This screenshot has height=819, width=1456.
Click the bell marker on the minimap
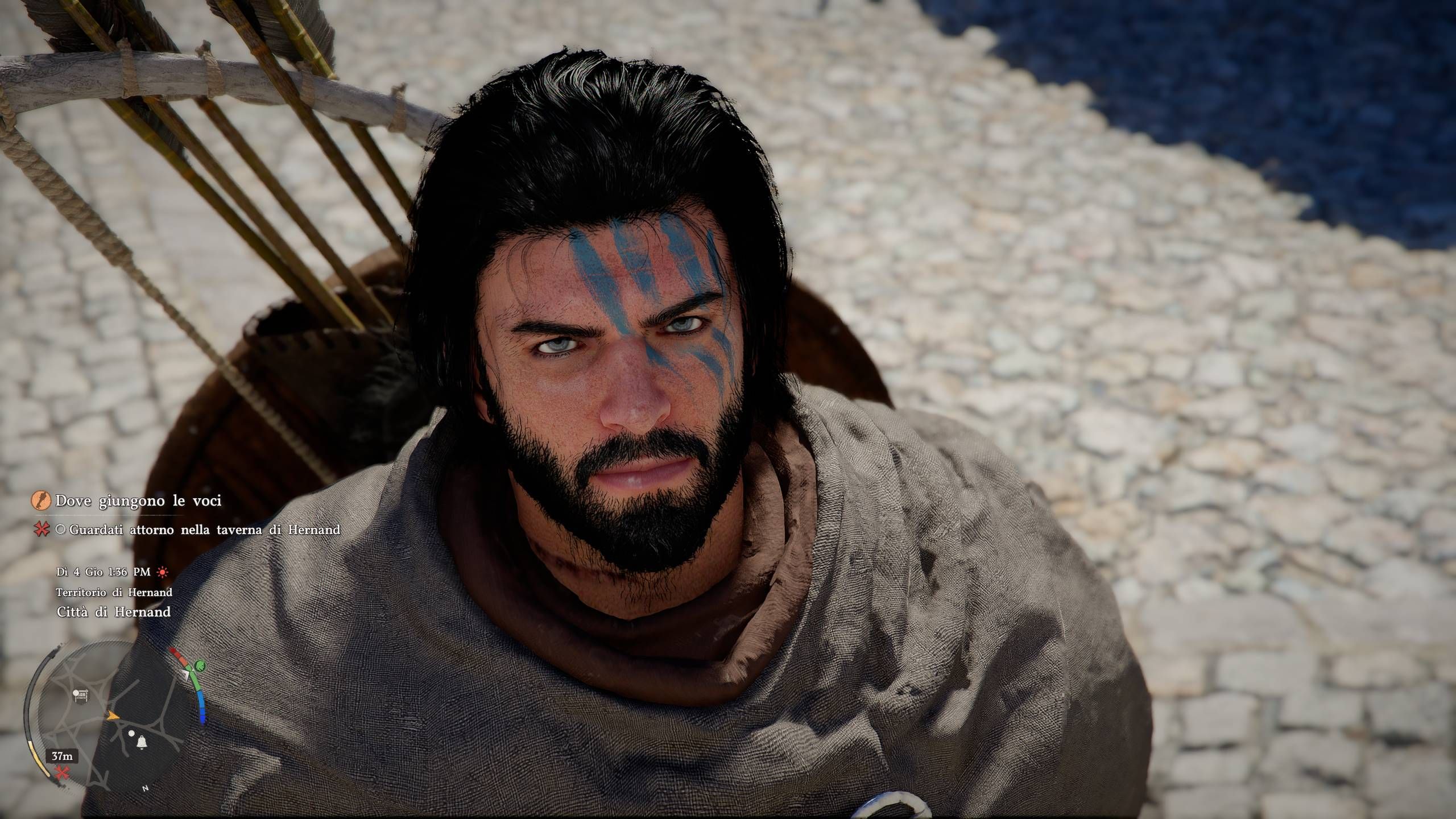click(x=140, y=742)
